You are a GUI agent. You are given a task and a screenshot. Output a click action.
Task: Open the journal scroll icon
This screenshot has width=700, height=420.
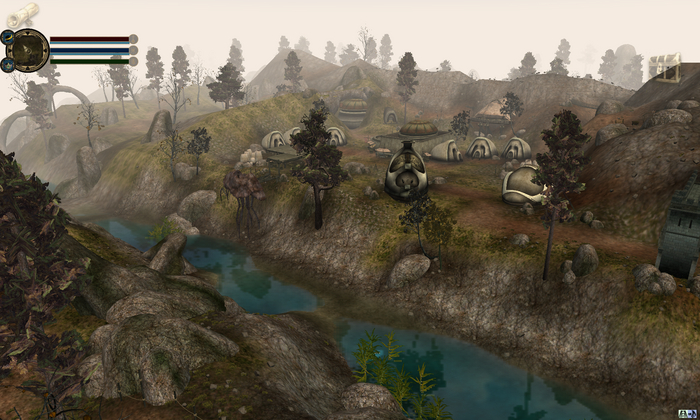click(22, 14)
